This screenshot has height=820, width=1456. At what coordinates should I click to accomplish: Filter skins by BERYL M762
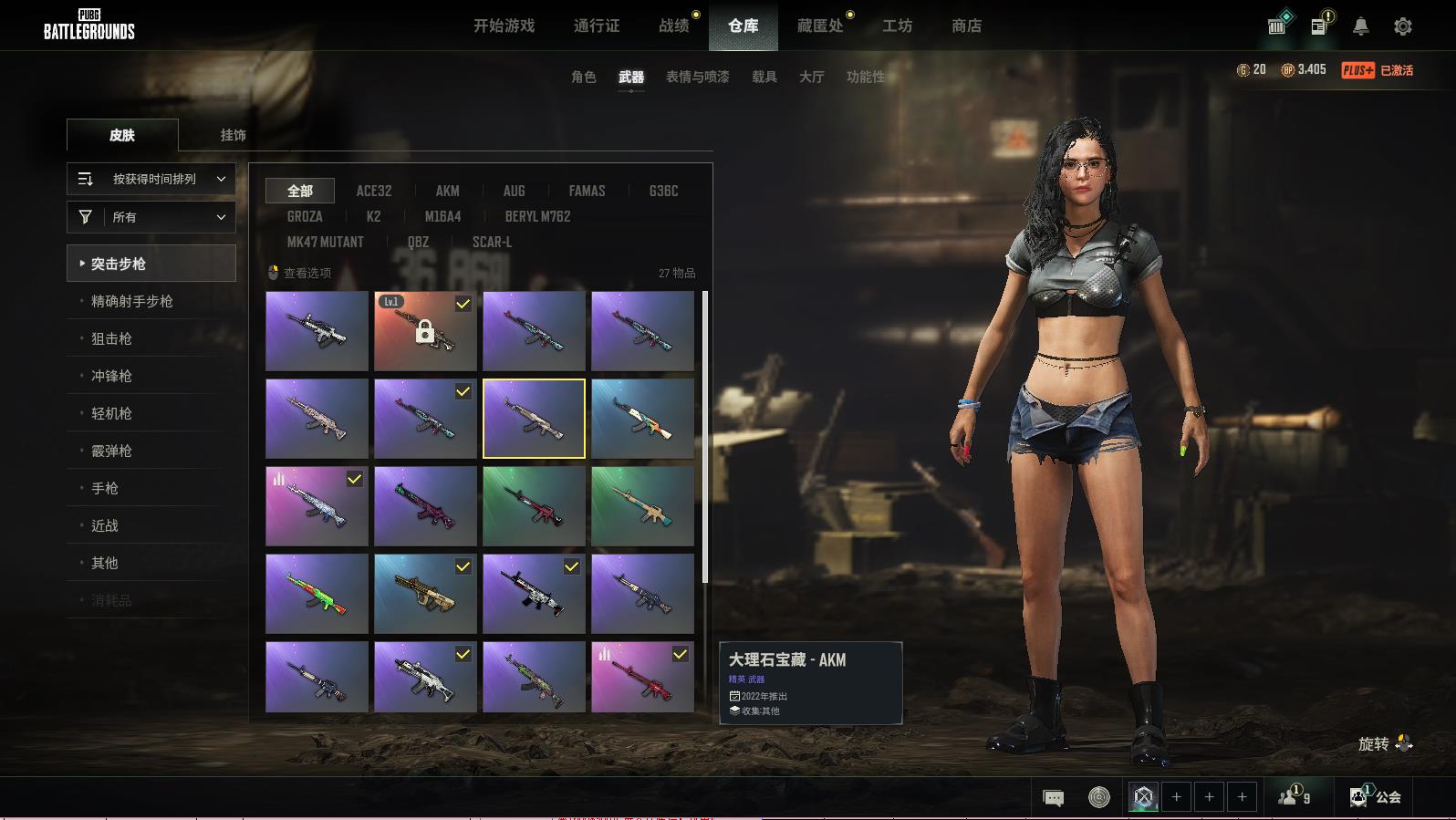pos(537,216)
